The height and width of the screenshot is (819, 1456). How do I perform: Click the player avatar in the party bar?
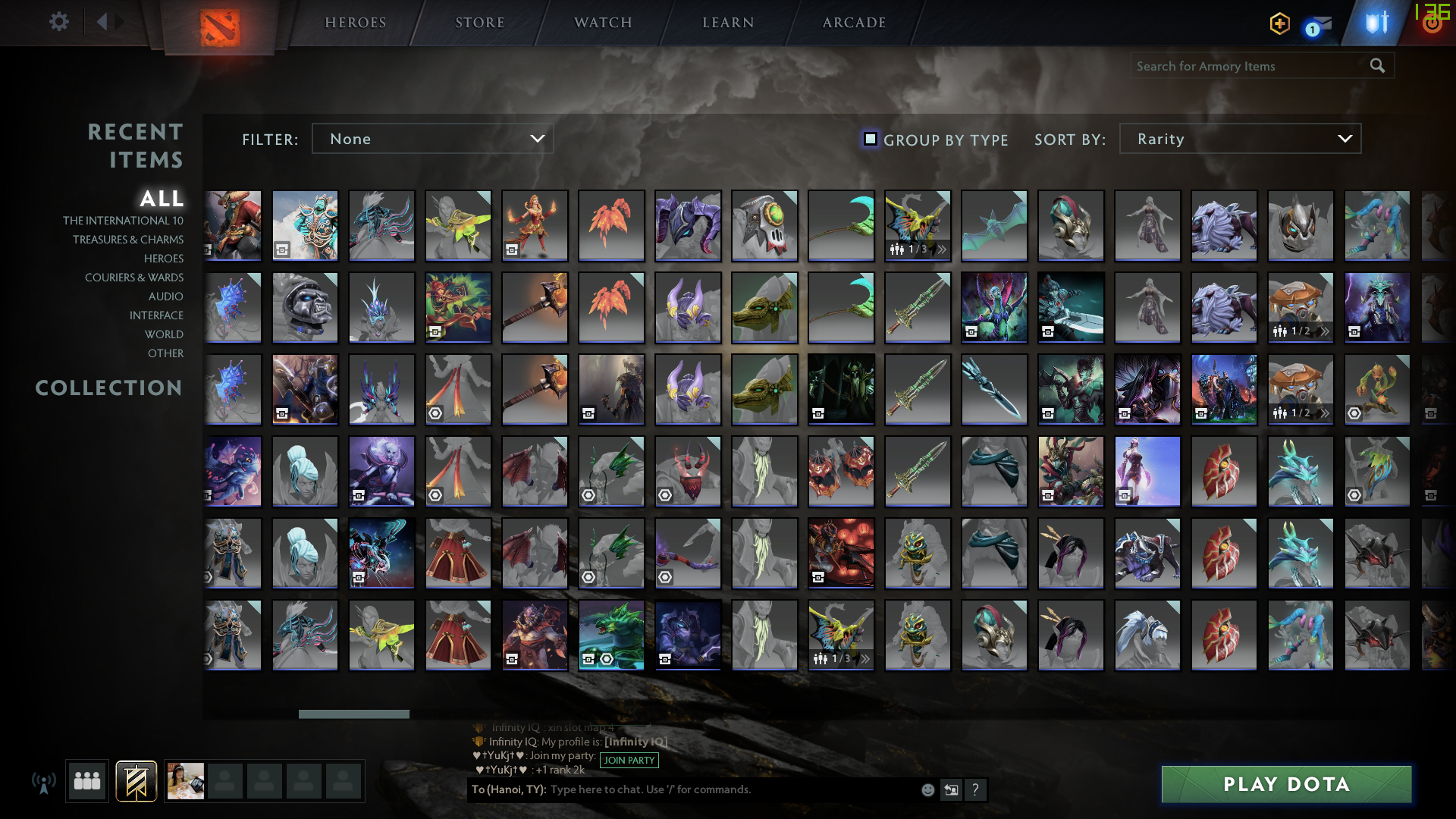(186, 781)
